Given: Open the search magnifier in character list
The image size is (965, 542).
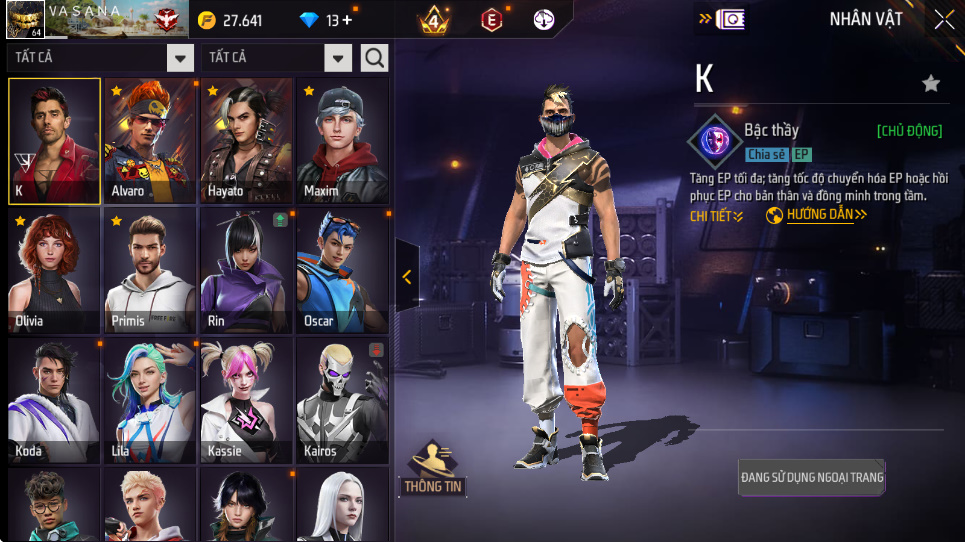Looking at the screenshot, I should [374, 58].
